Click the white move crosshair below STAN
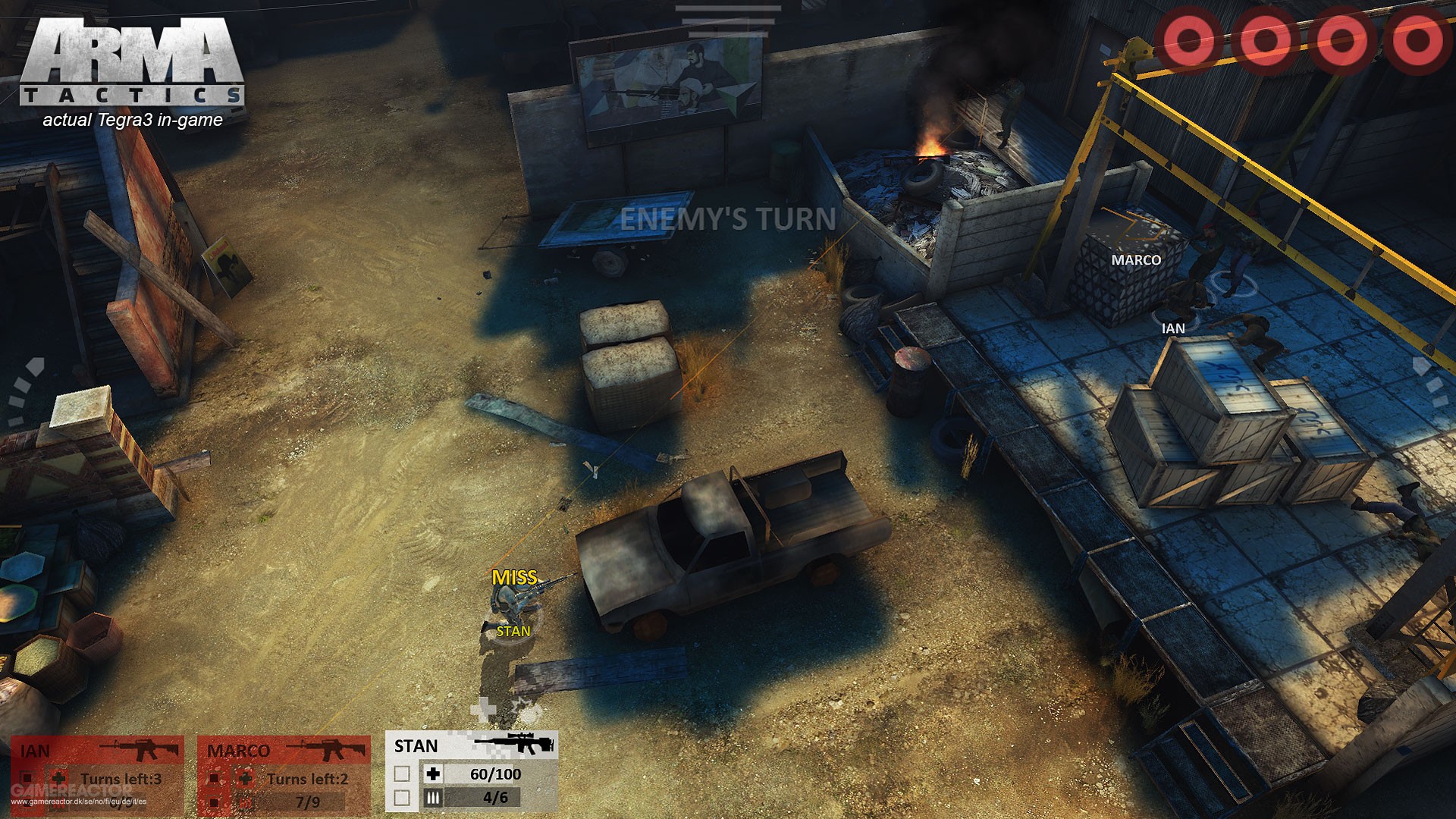The width and height of the screenshot is (1456, 819). tap(483, 708)
